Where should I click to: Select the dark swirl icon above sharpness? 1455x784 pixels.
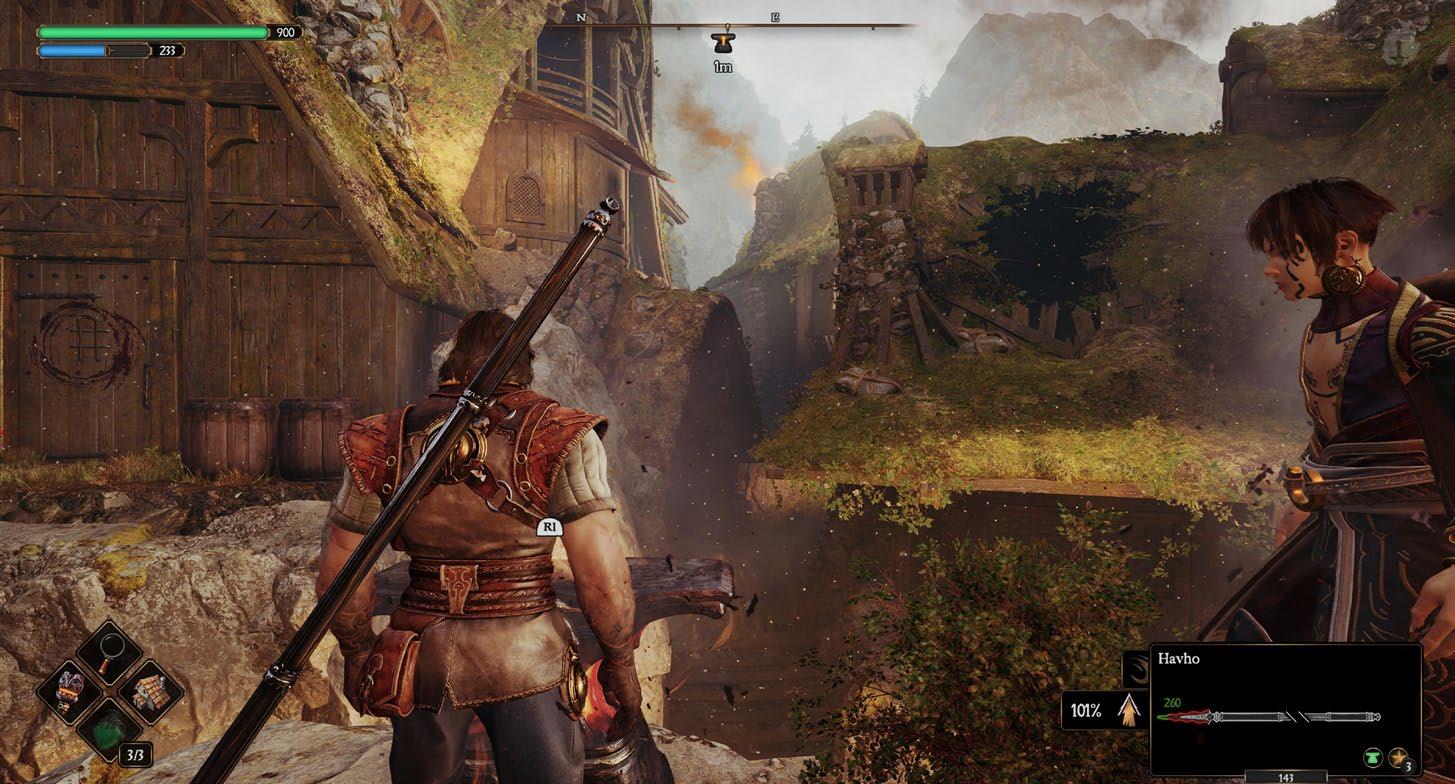coord(1136,668)
